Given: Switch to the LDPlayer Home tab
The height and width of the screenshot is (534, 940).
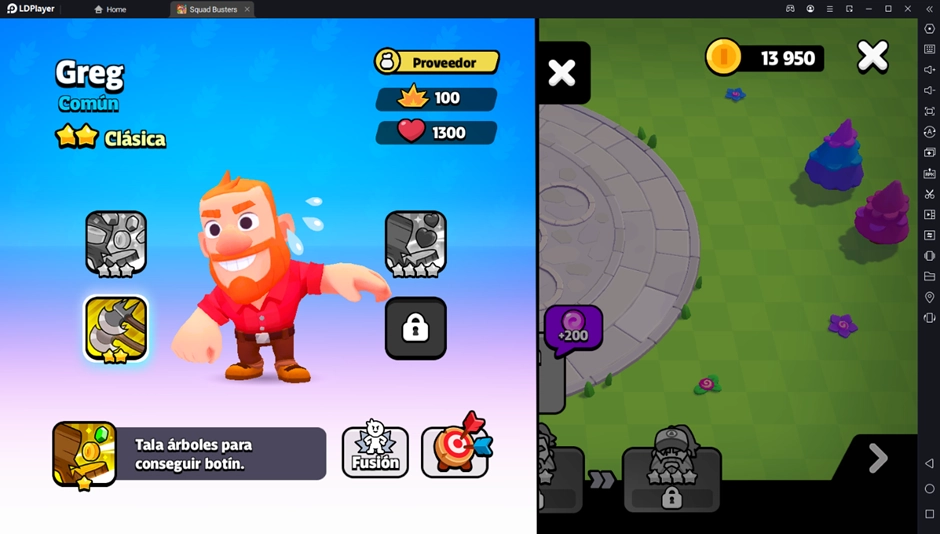Looking at the screenshot, I should 110,9.
